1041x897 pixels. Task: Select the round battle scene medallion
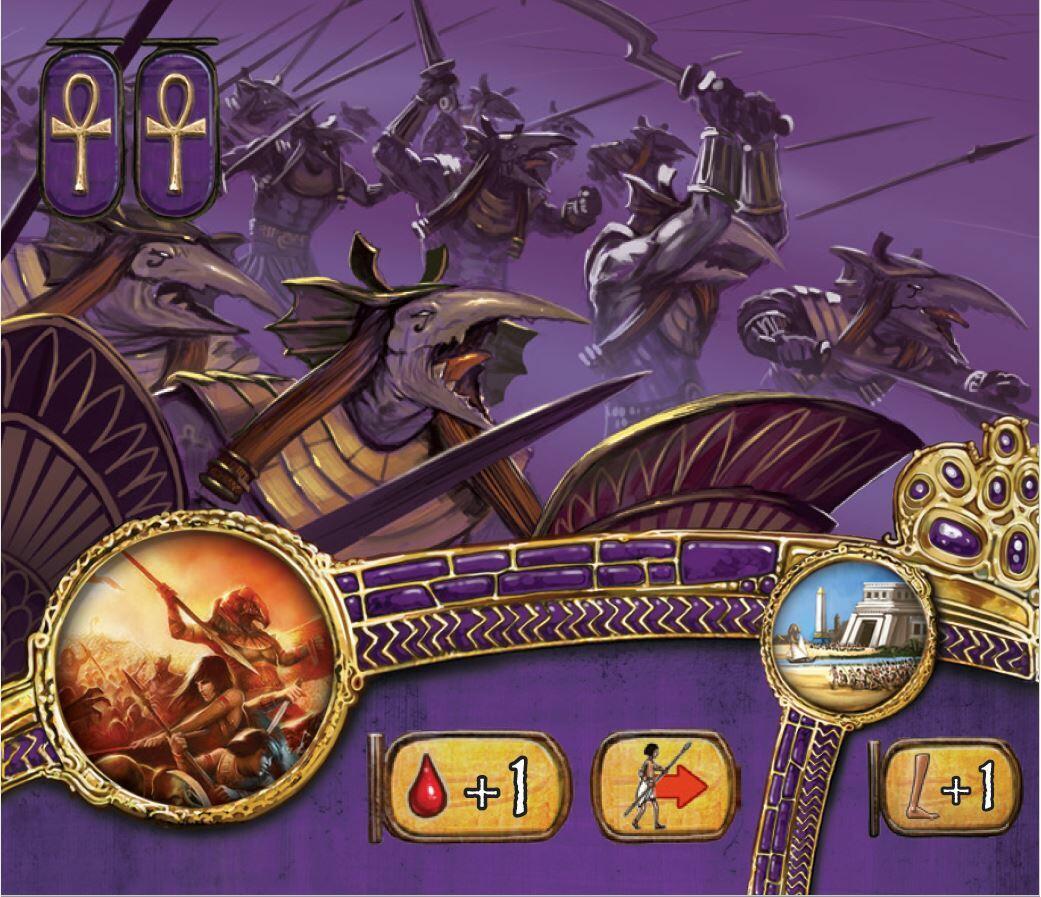tap(195, 668)
